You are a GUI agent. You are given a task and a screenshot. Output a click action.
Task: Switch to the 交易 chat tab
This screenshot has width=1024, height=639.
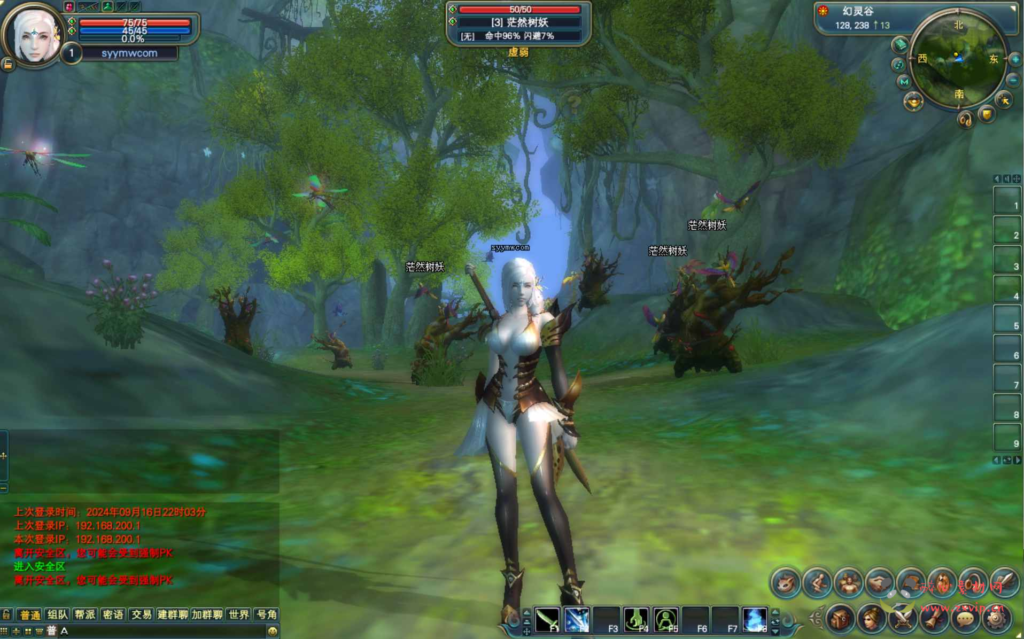(141, 614)
